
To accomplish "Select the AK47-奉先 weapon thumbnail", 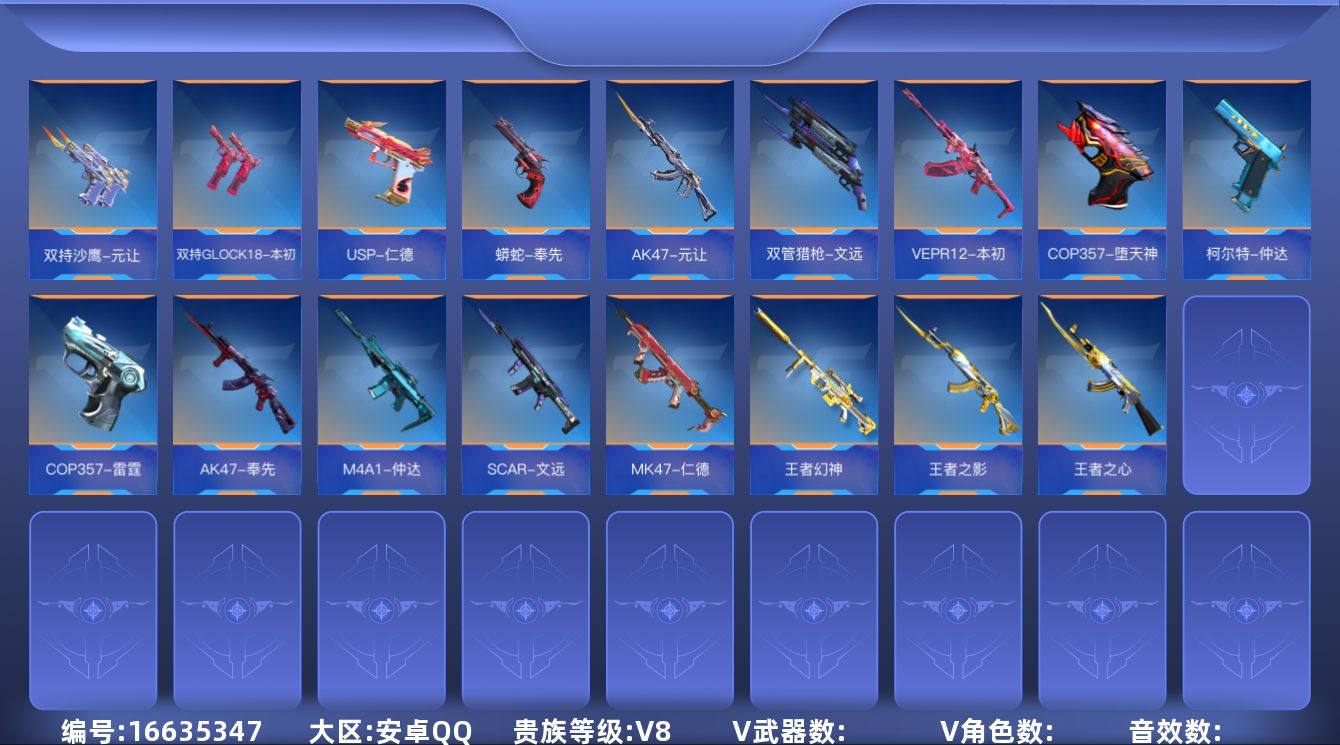I will coord(237,390).
